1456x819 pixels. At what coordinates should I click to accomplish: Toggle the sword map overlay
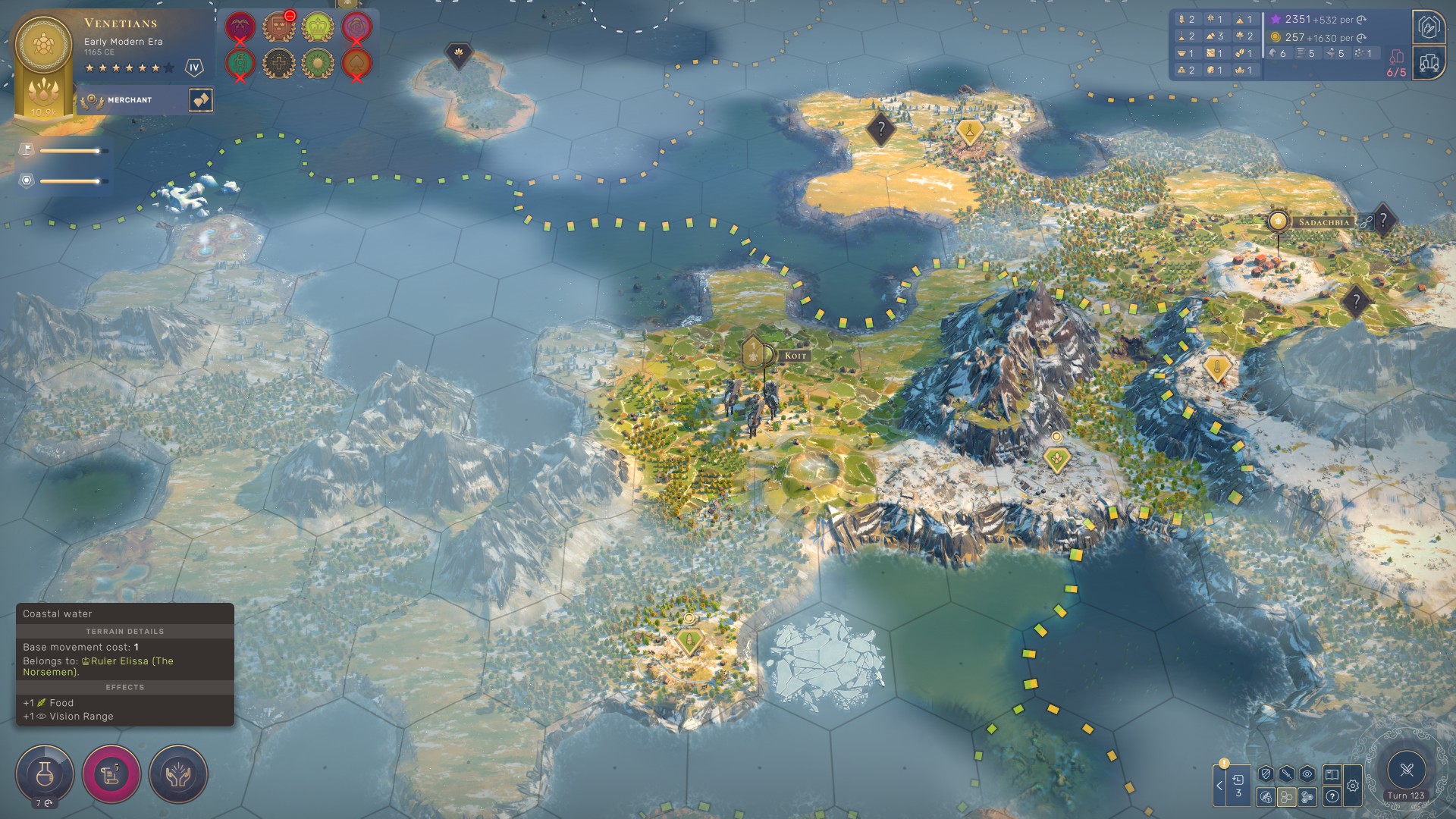coord(1286,774)
